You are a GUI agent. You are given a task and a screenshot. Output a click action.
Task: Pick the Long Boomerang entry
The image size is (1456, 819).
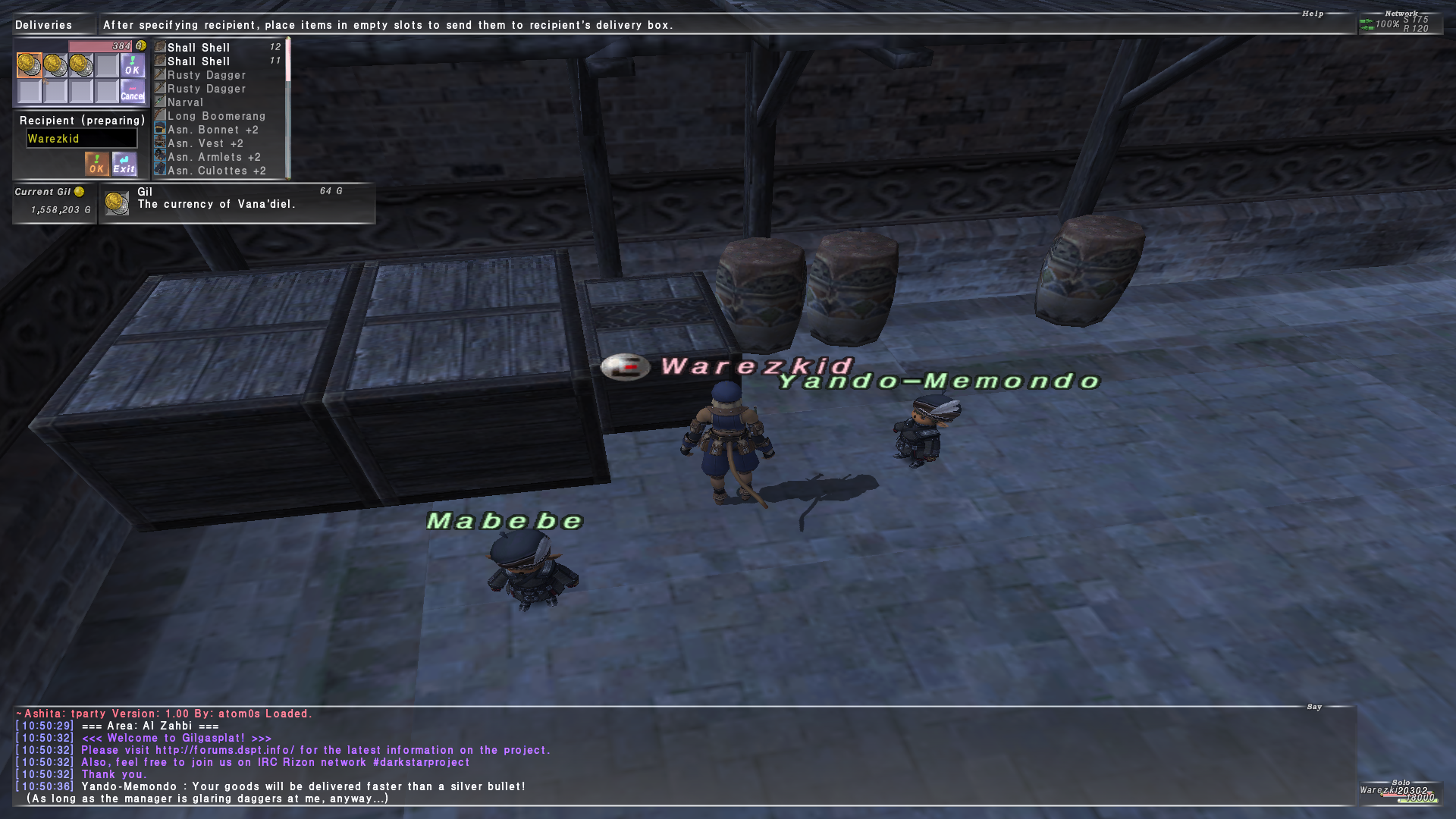[217, 116]
